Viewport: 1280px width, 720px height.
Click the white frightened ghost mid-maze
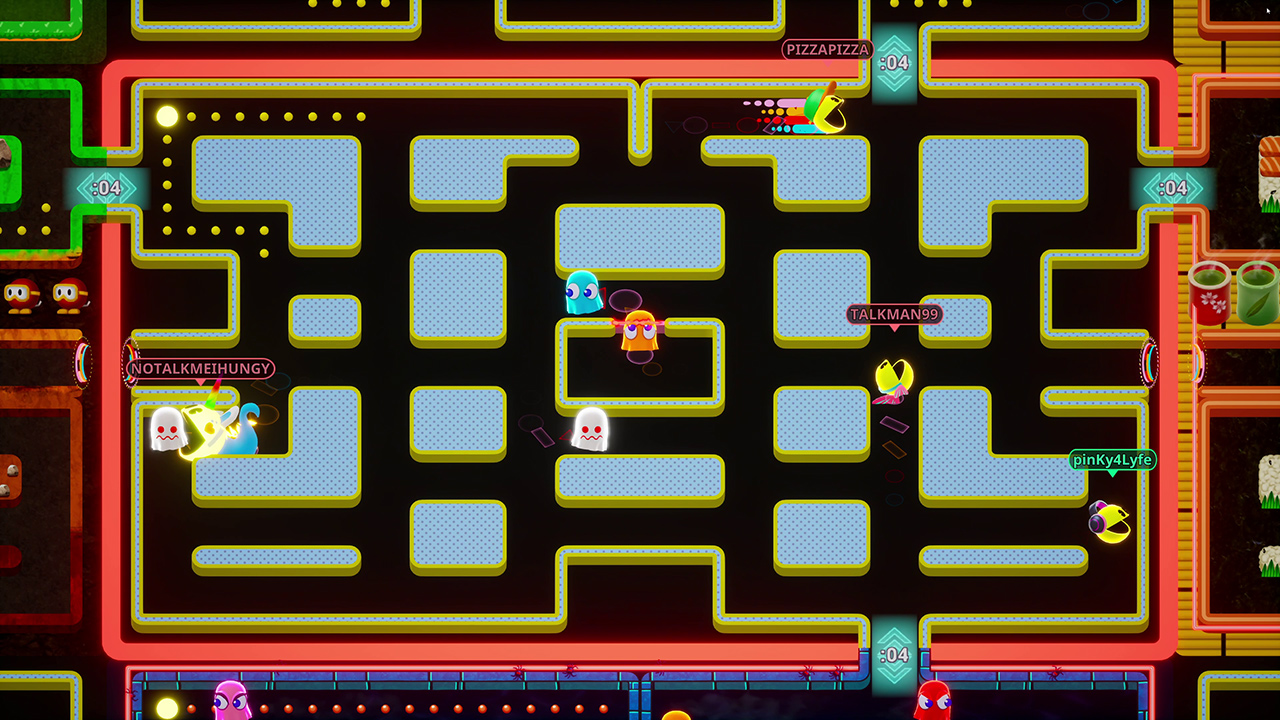pos(590,430)
